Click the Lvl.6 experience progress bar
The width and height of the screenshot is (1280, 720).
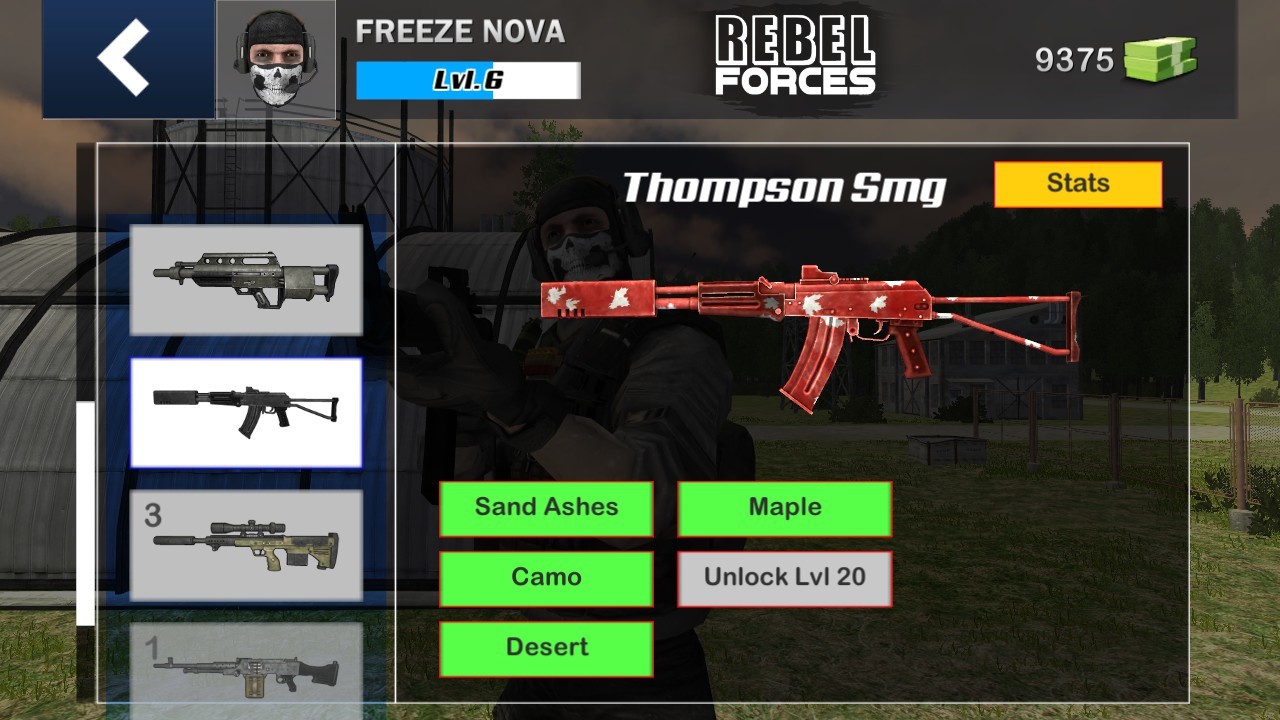click(x=467, y=81)
